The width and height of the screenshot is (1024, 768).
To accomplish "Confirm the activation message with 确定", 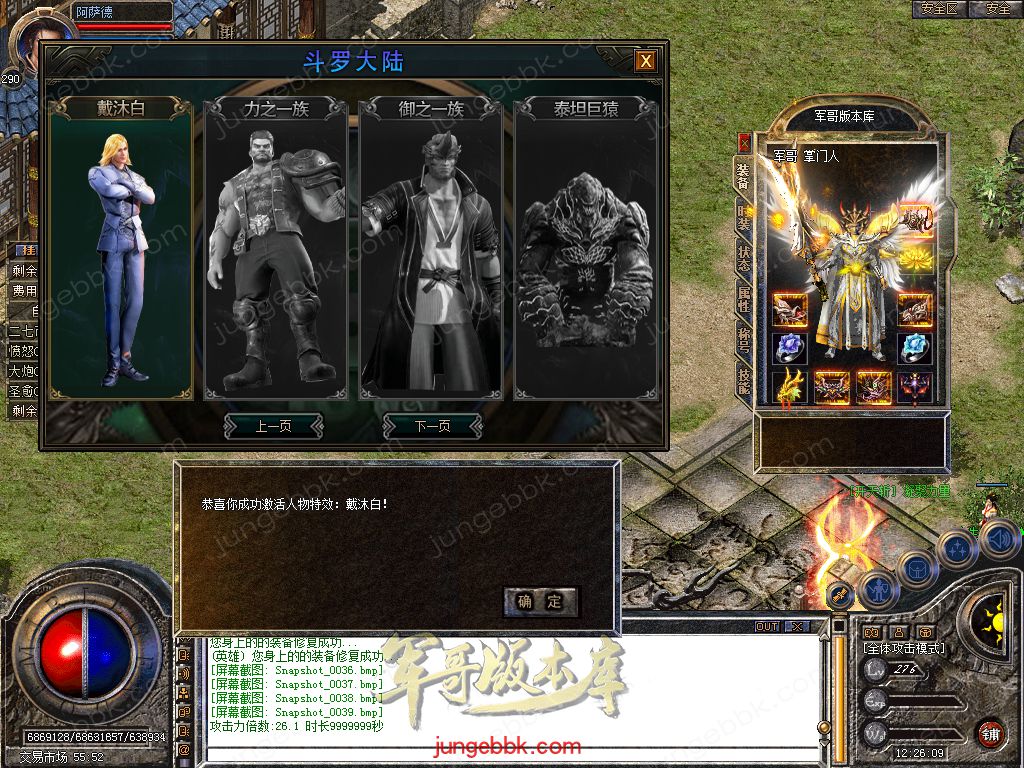I will pyautogui.click(x=540, y=601).
